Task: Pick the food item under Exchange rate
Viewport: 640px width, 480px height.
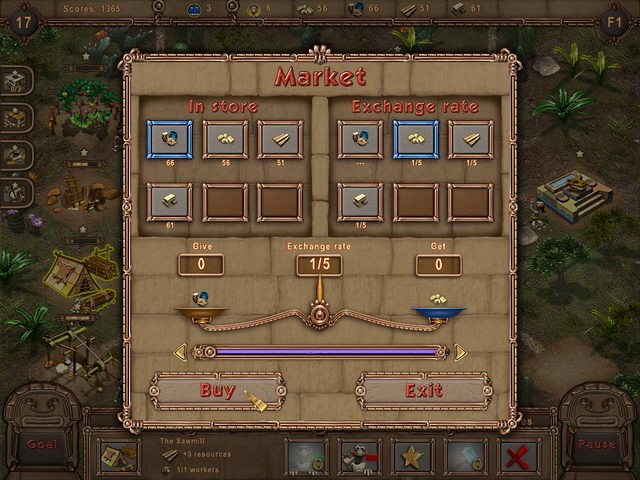Action: pos(361,140)
